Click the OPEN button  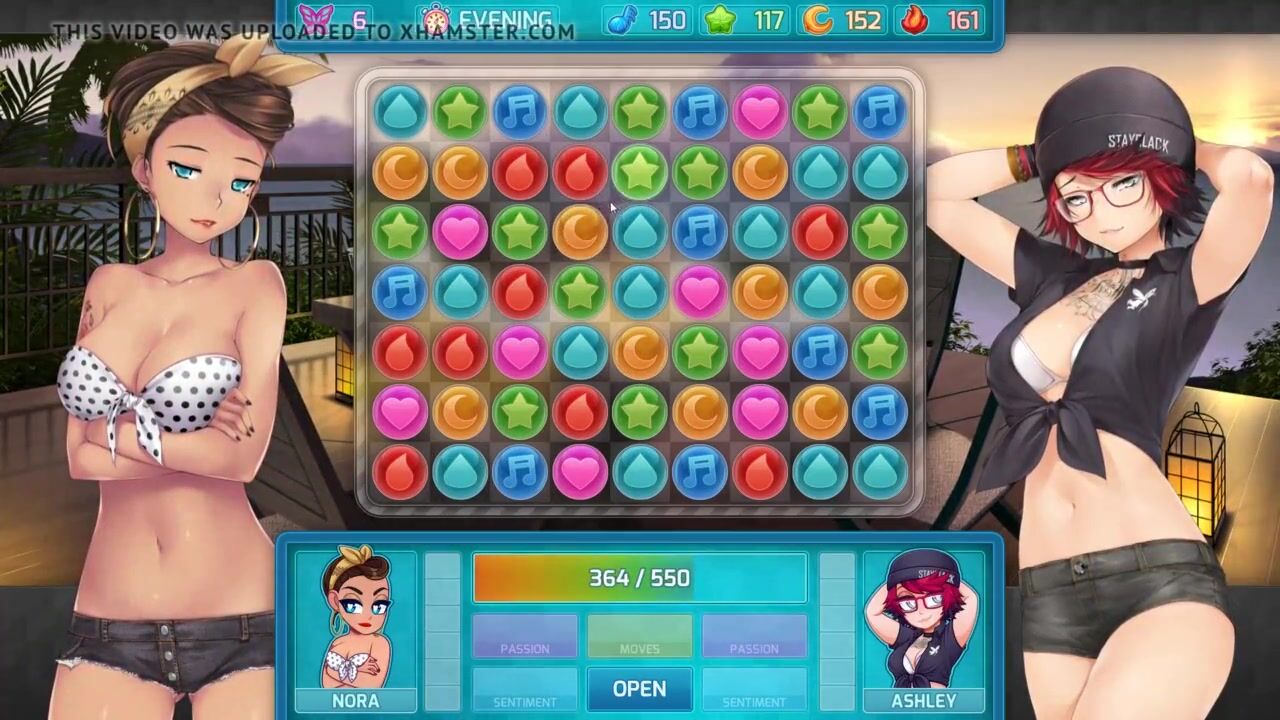639,689
